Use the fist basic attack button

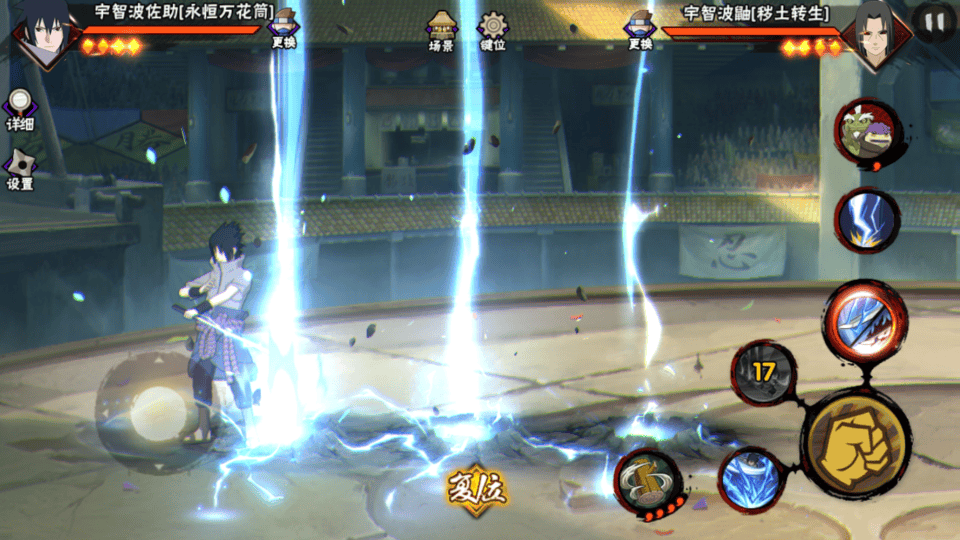click(x=855, y=439)
